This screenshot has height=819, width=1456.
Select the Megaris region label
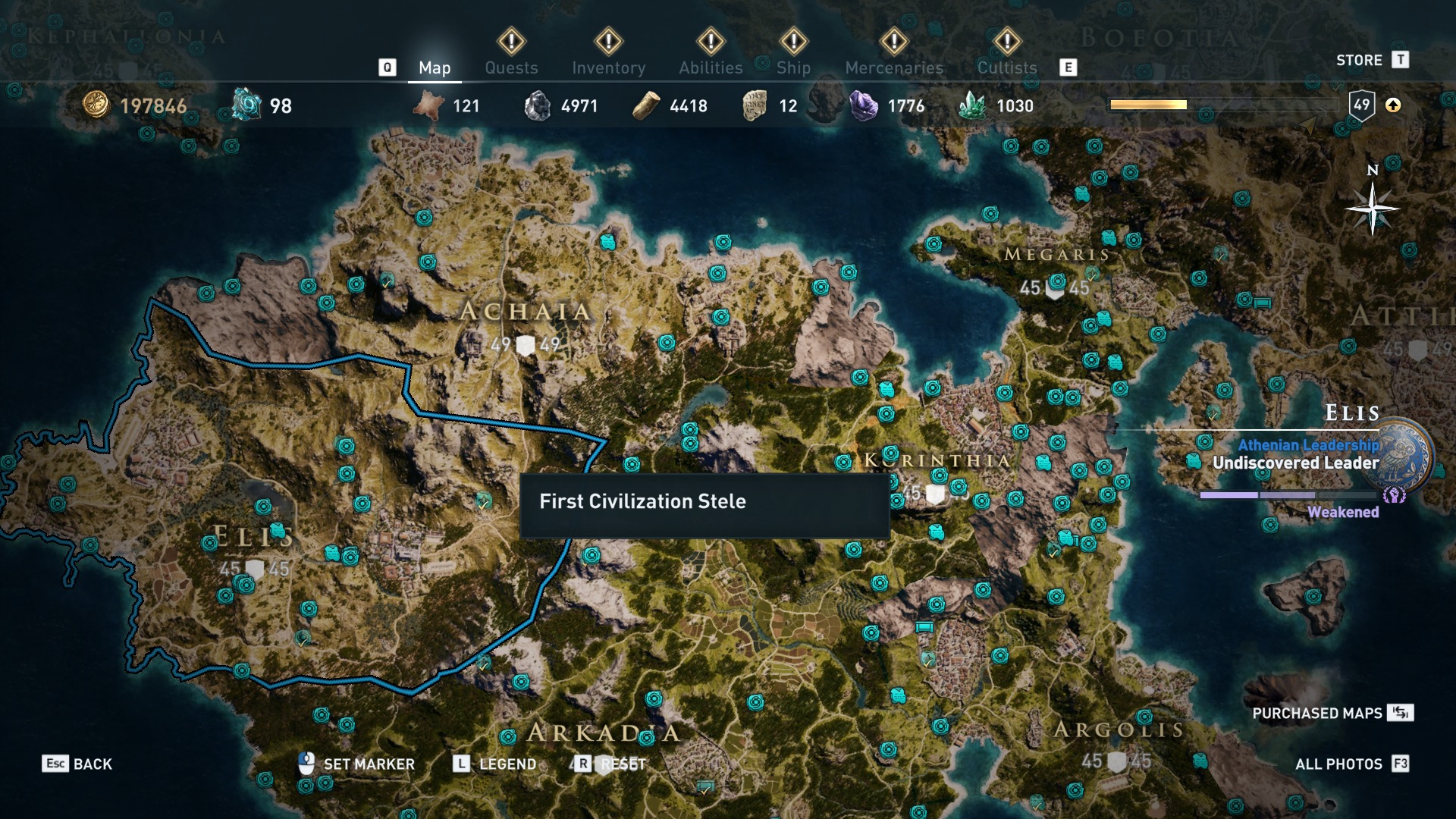(1056, 255)
